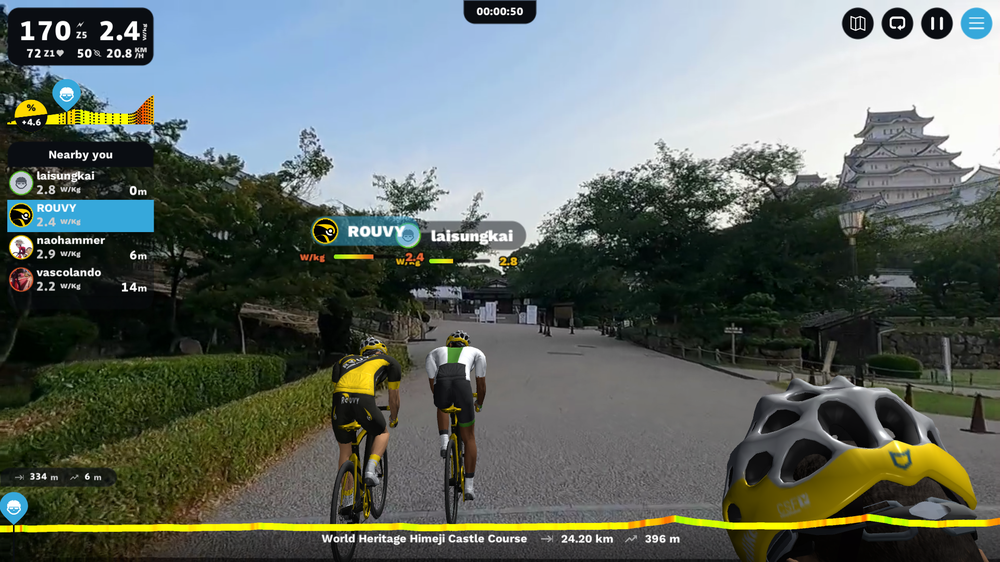Screen dimensions: 1000x562
Task: Choose rider naohammer from nearby list
Action: pyautogui.click(x=80, y=247)
